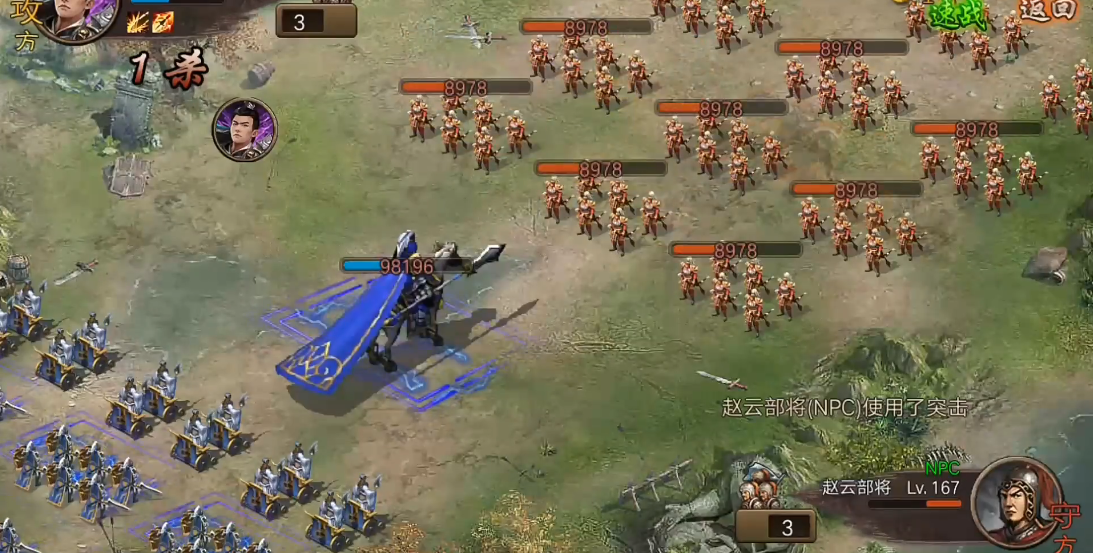The height and width of the screenshot is (553, 1093).
Task: Click the attacker's orange sword skill icon
Action: coord(162,22)
